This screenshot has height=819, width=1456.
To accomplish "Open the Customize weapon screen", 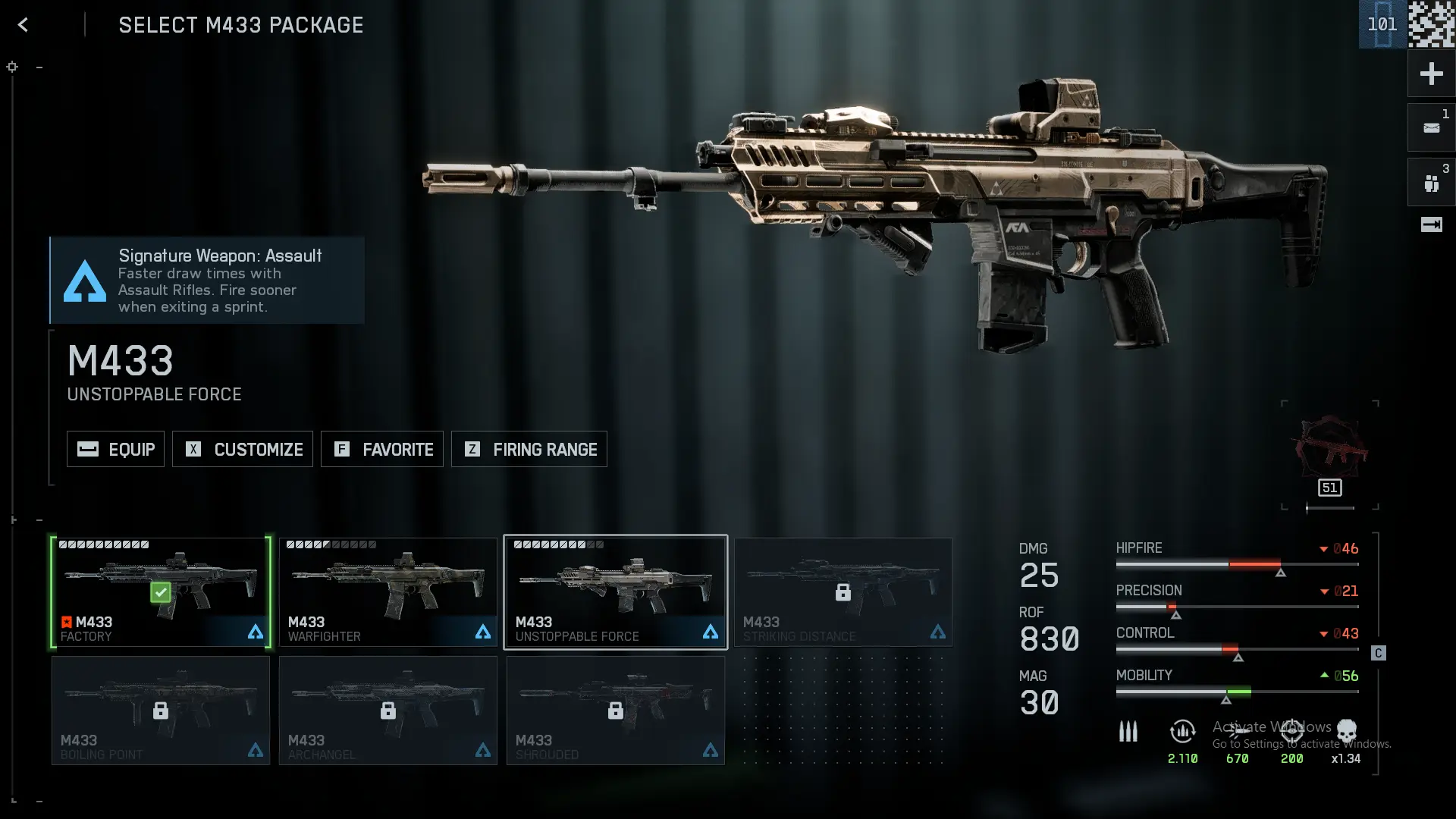I will [243, 449].
